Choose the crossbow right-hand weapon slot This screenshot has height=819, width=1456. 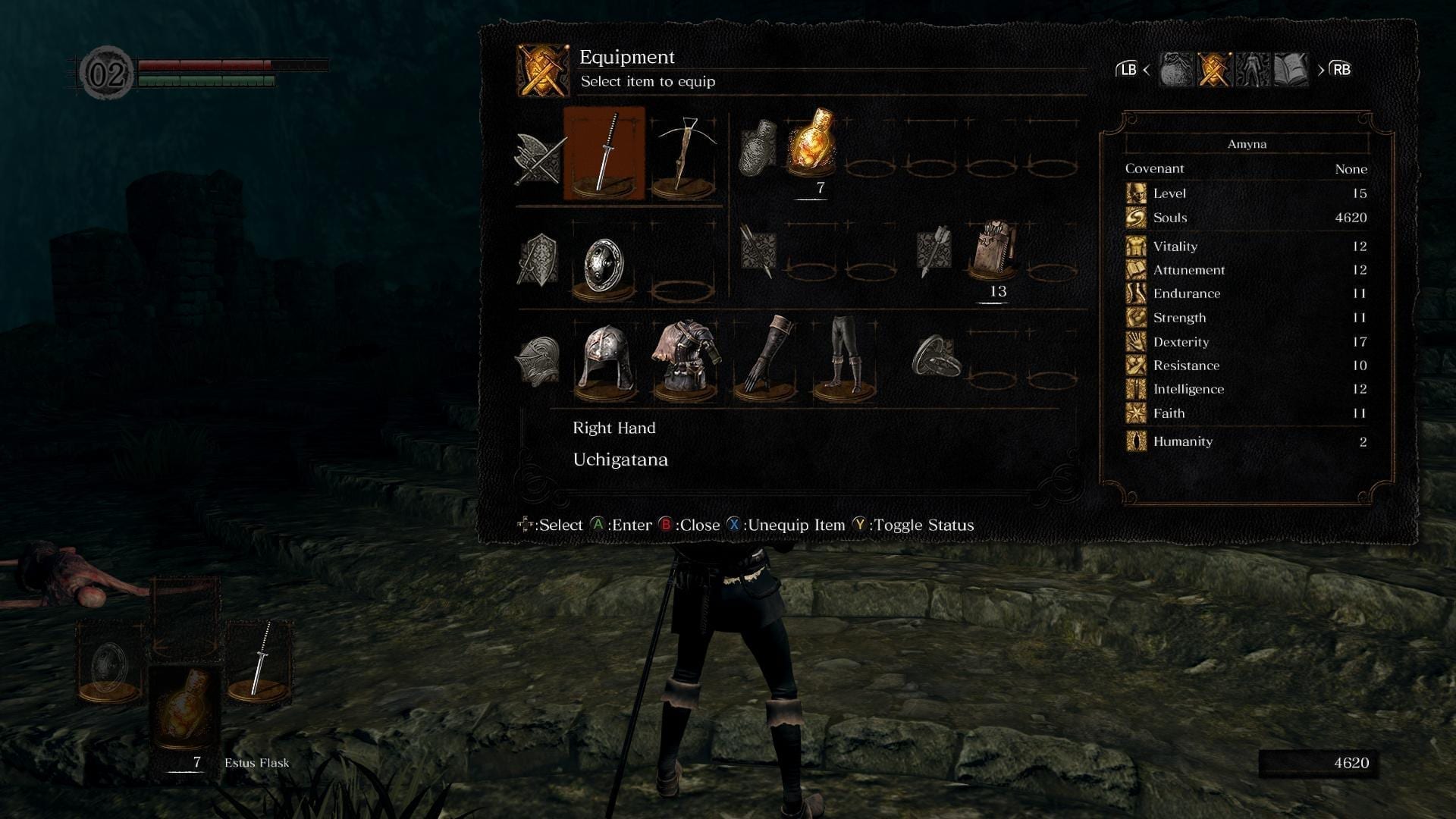(x=684, y=154)
